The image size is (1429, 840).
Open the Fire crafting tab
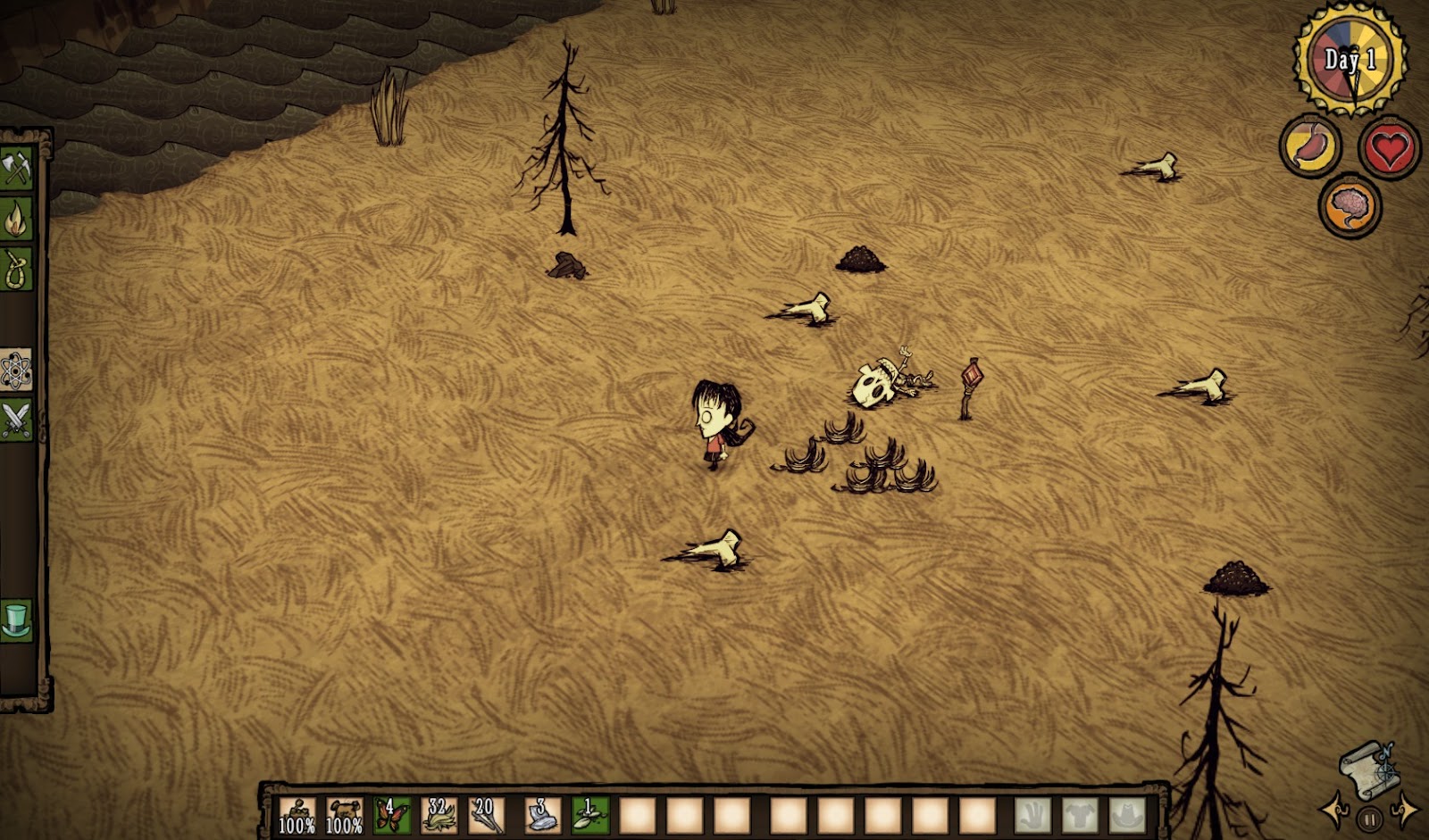tap(17, 219)
